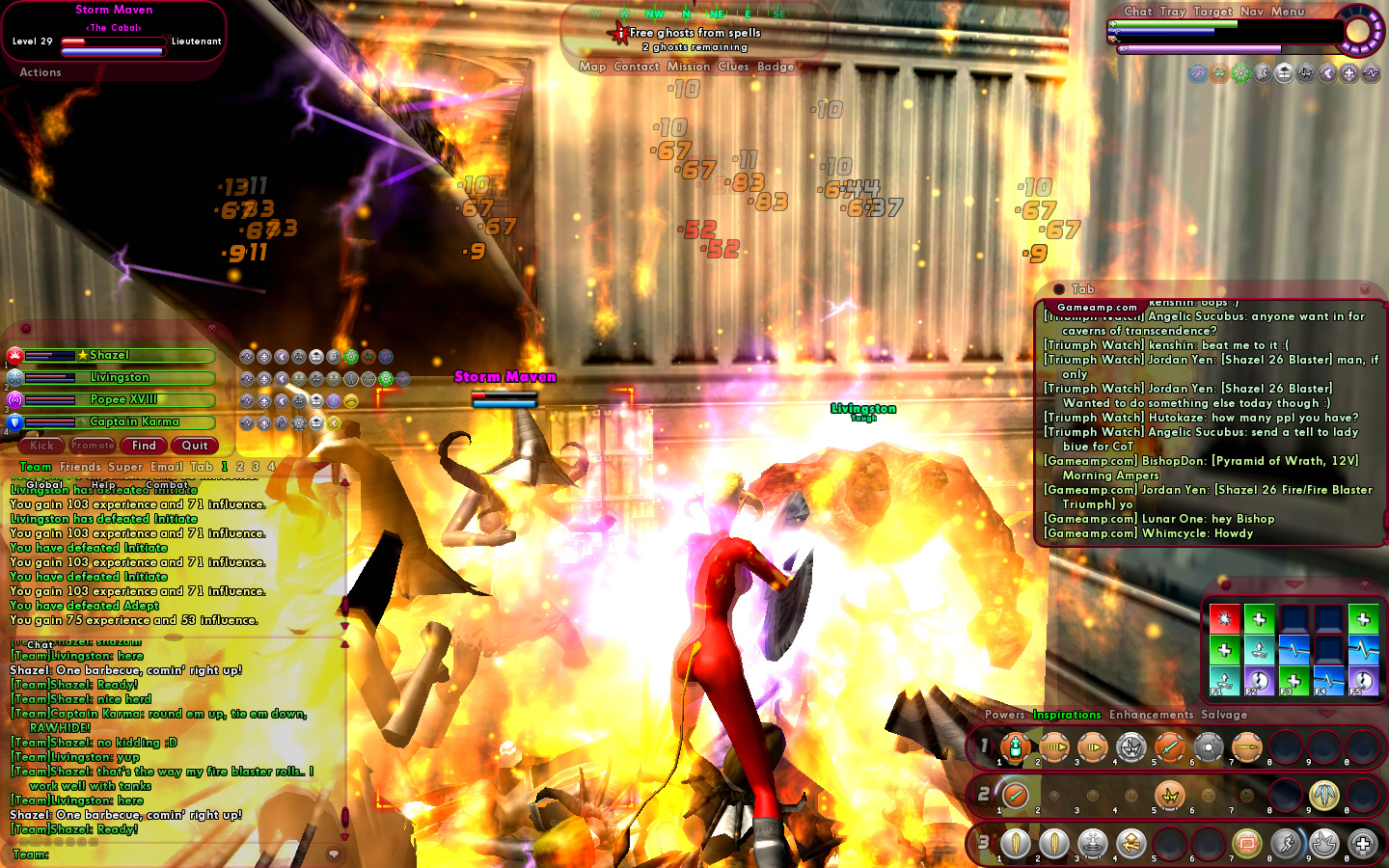Switch to the Friends tab
Viewport: 1389px width, 868px height.
tap(80, 467)
